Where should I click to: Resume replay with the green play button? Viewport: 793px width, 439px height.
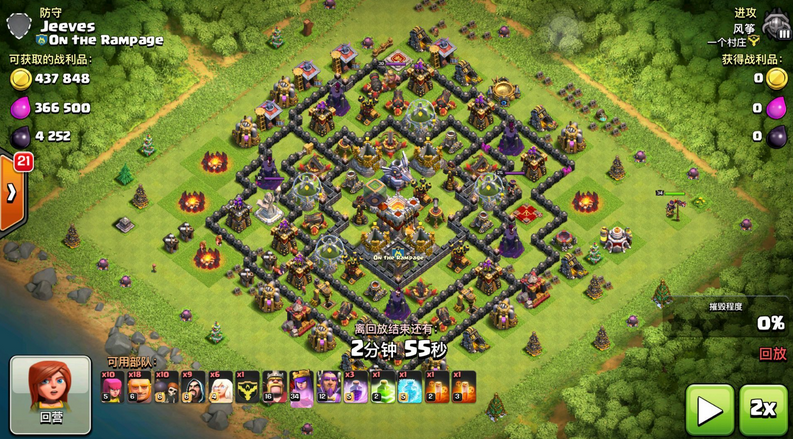pyautogui.click(x=710, y=409)
